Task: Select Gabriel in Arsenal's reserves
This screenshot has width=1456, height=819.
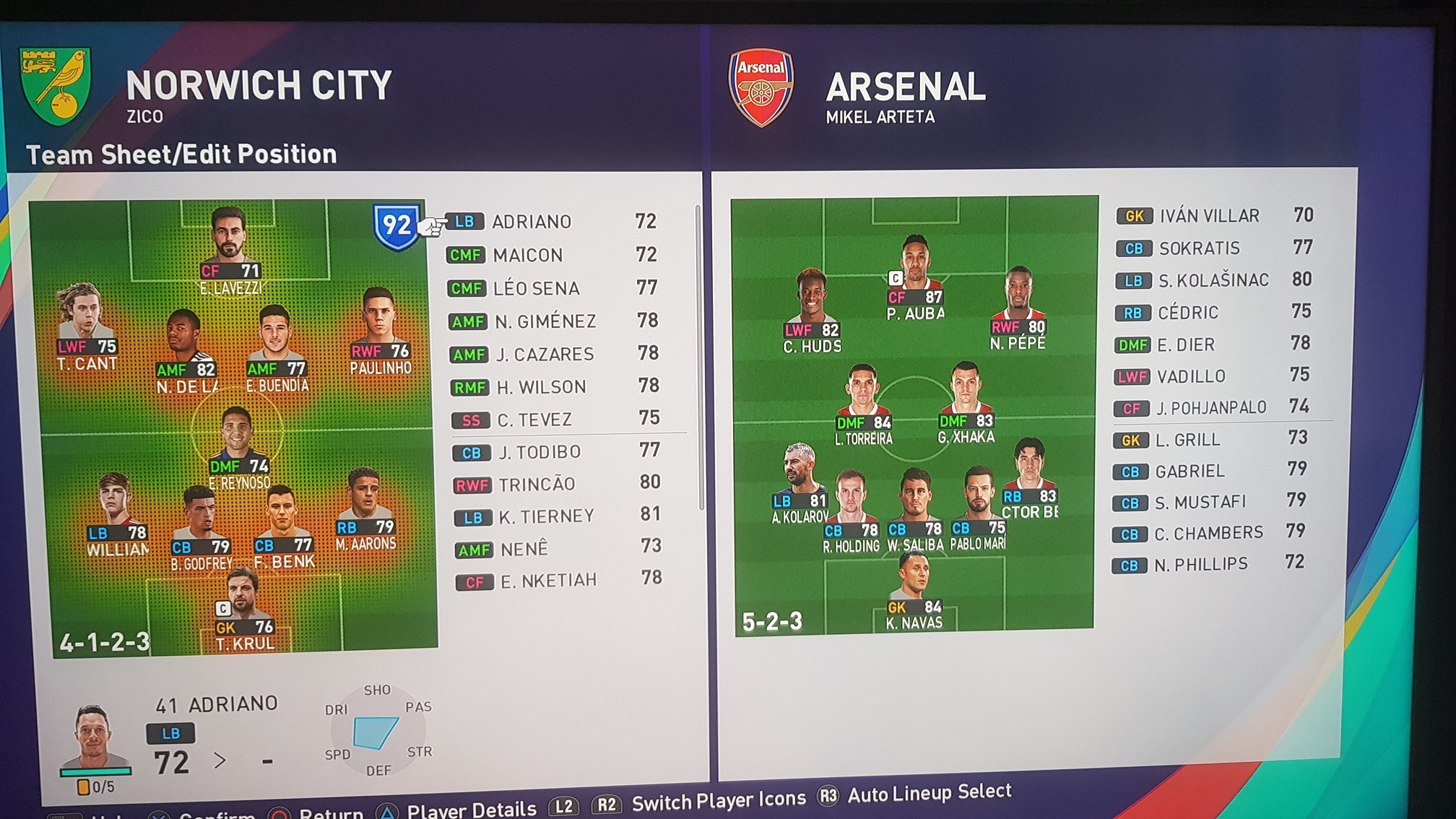Action: [x=1189, y=472]
